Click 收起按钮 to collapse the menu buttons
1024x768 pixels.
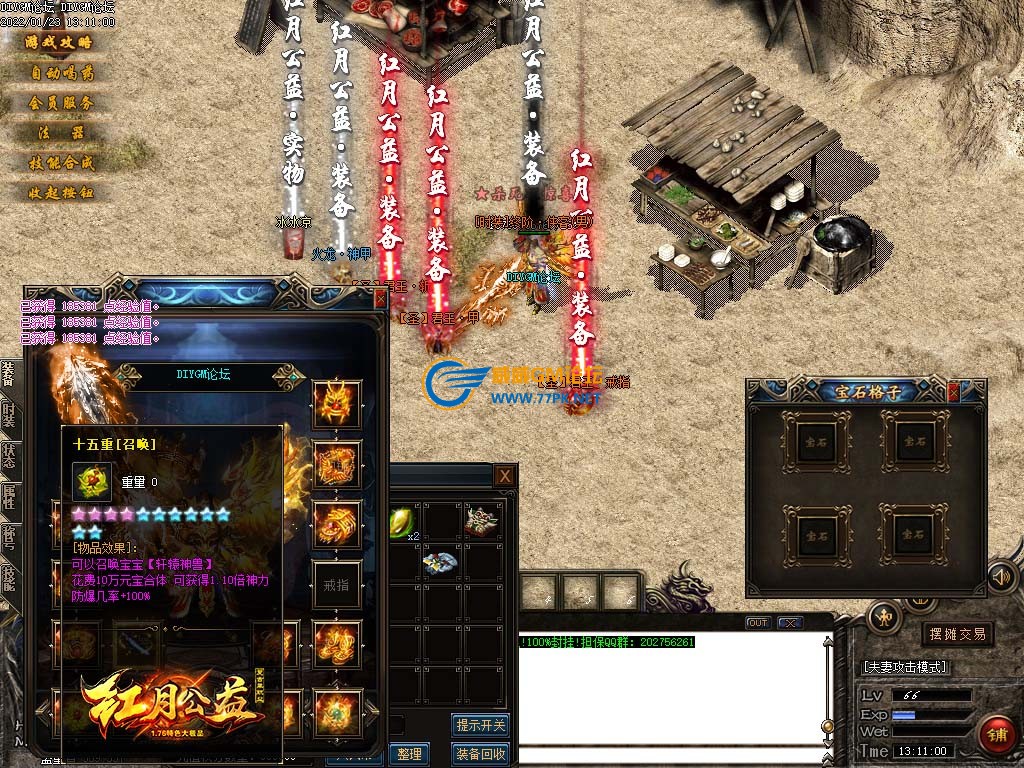coord(59,192)
